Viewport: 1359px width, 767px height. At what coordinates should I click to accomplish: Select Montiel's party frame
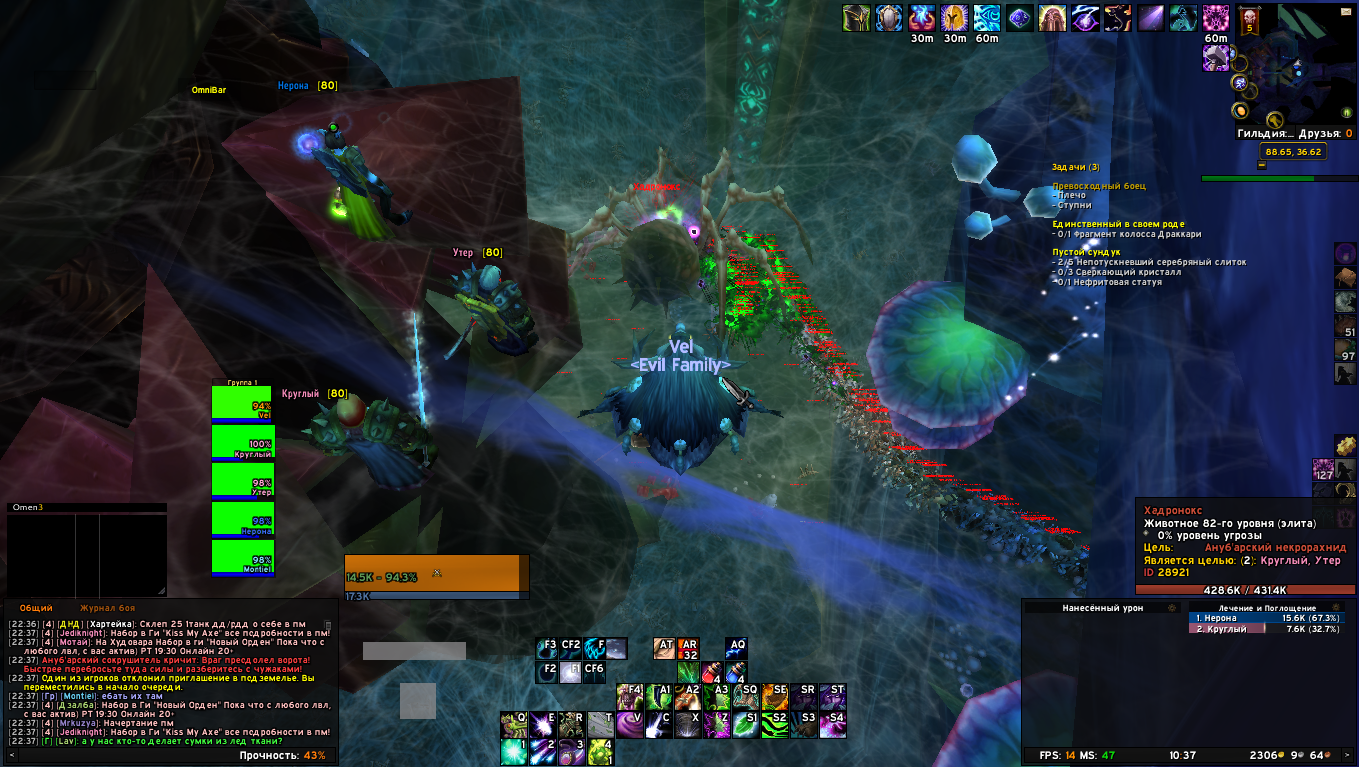point(242,556)
